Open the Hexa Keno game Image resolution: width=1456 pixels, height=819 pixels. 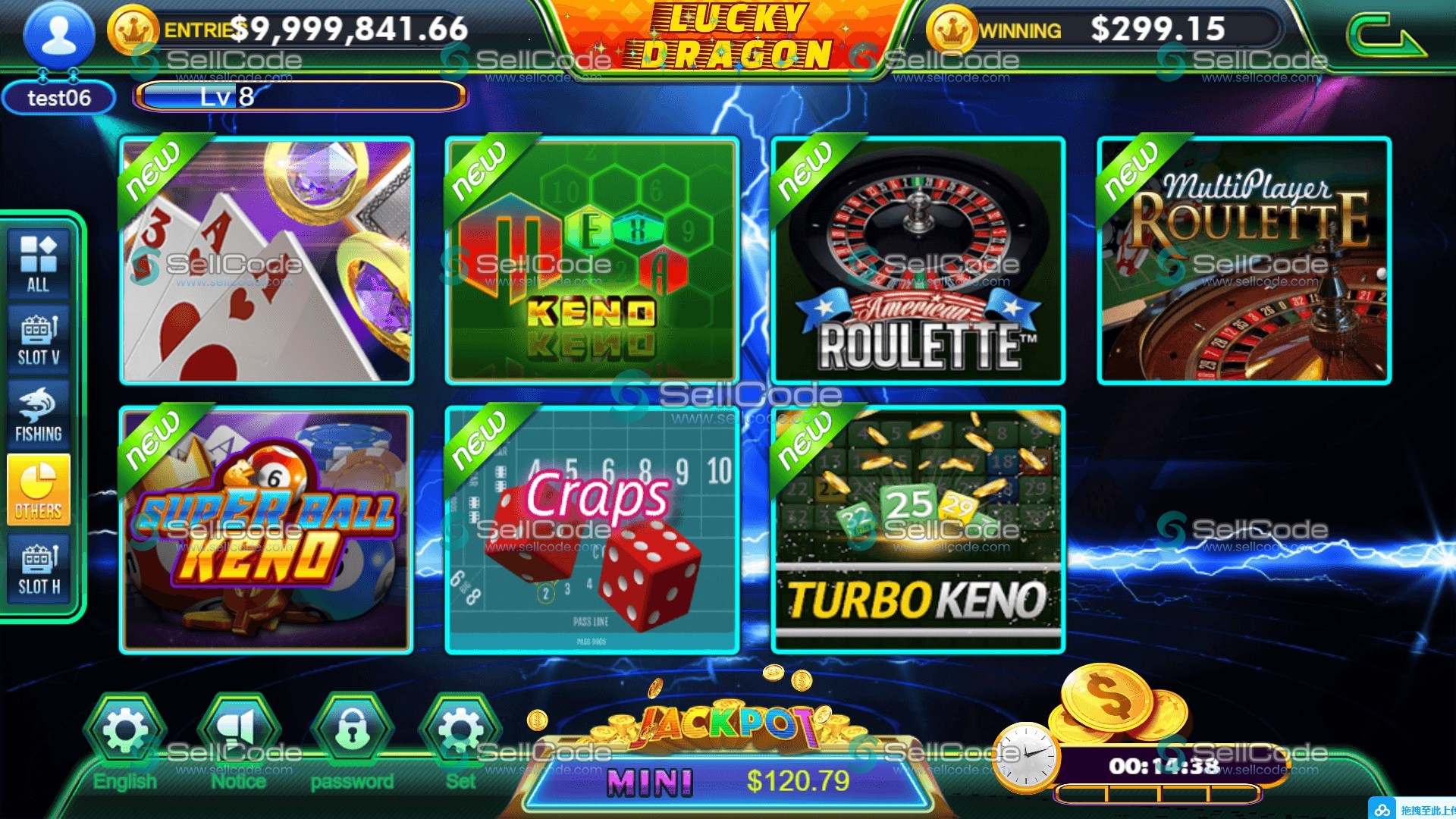(591, 261)
